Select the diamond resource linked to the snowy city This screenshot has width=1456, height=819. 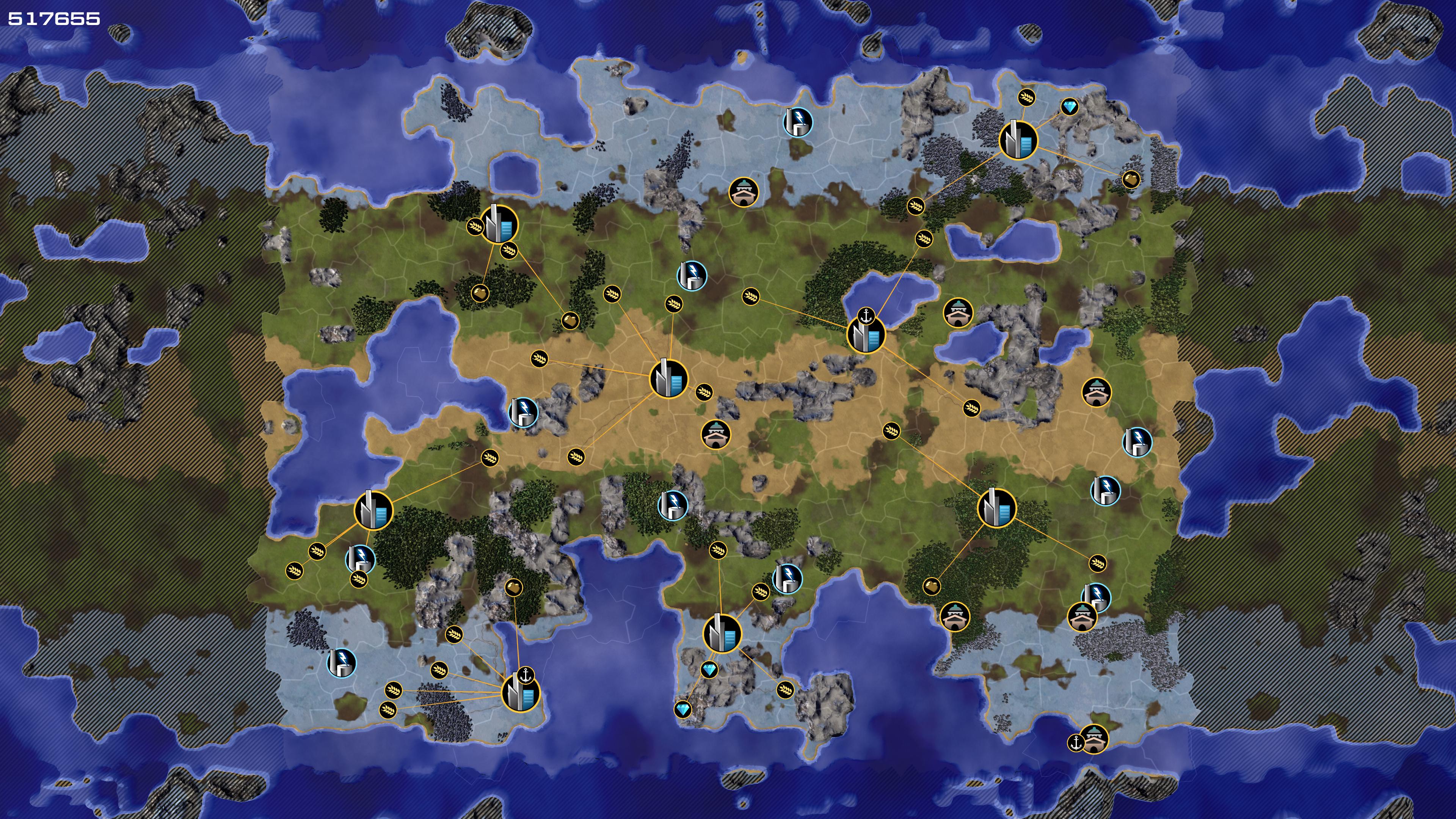pyautogui.click(x=1069, y=106)
